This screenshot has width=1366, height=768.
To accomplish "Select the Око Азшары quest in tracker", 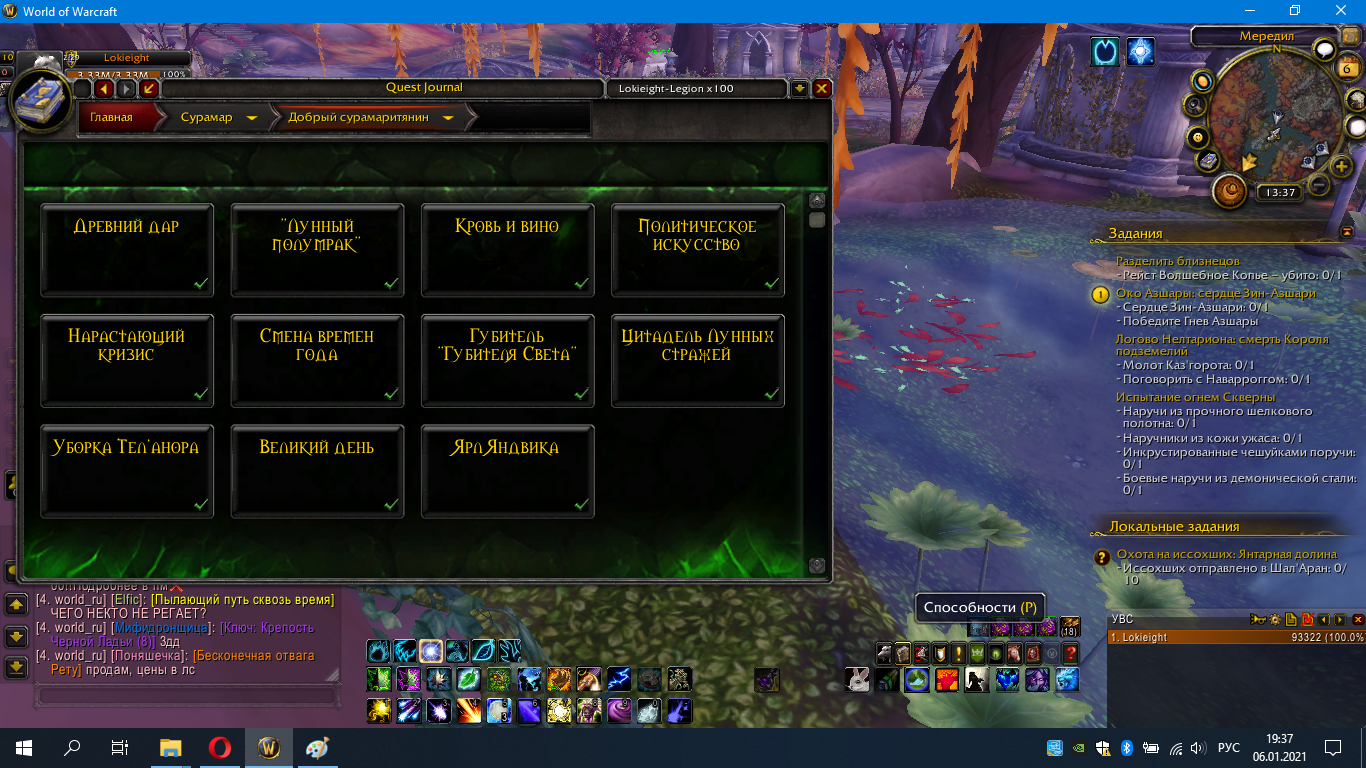I will [x=1216, y=293].
